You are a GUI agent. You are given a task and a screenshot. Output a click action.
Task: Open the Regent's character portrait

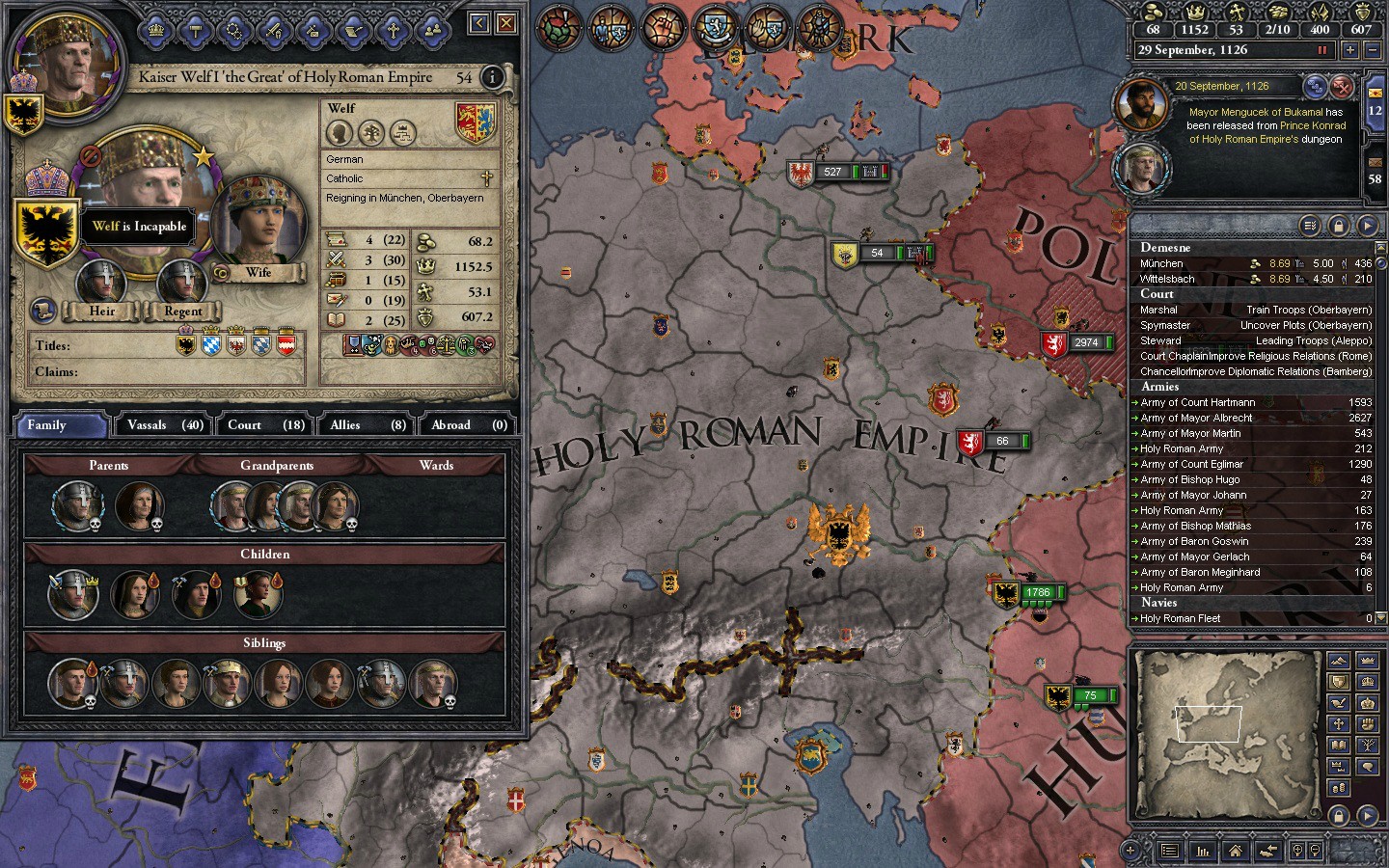coord(181,282)
